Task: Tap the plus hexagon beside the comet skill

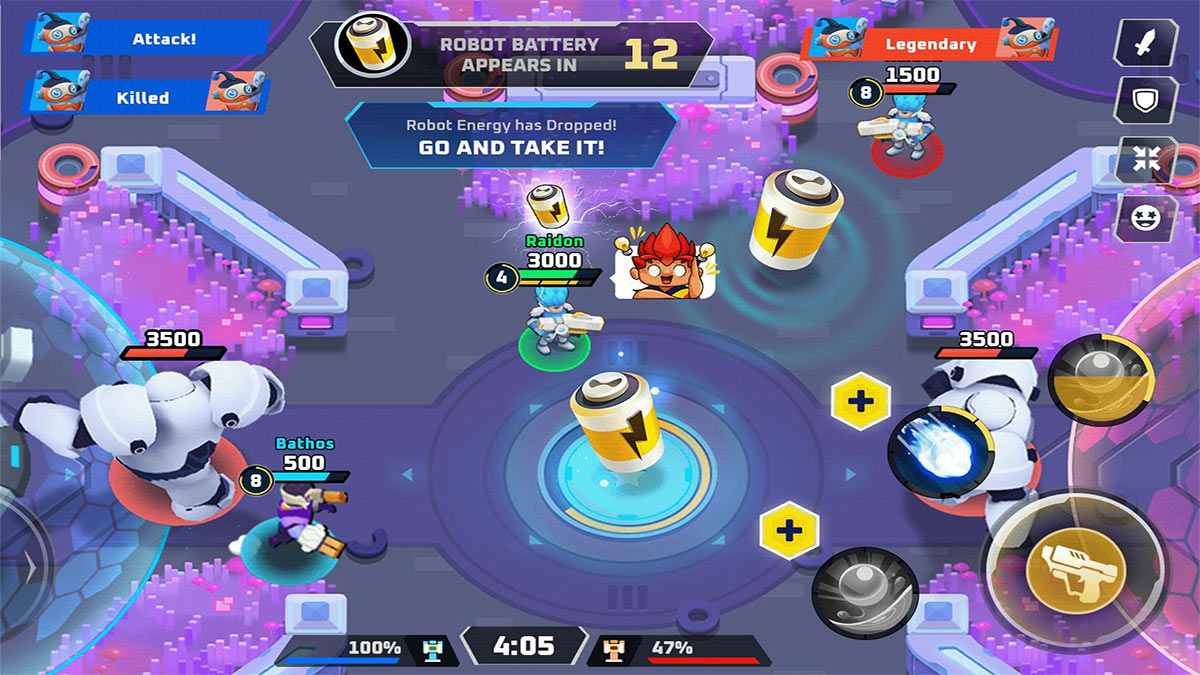Action: [861, 402]
